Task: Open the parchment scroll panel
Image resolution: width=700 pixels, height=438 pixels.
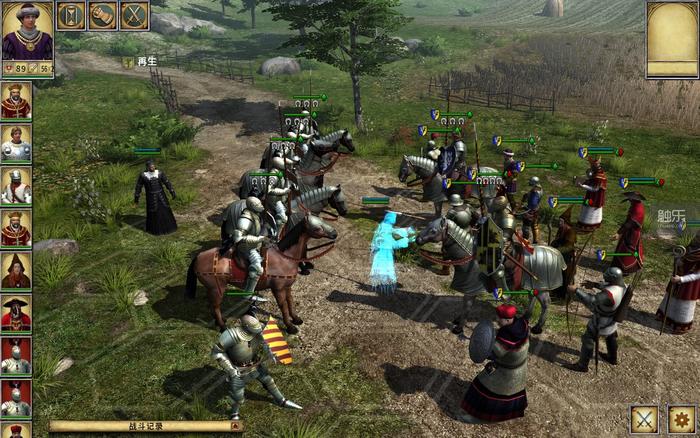Action: (672, 40)
